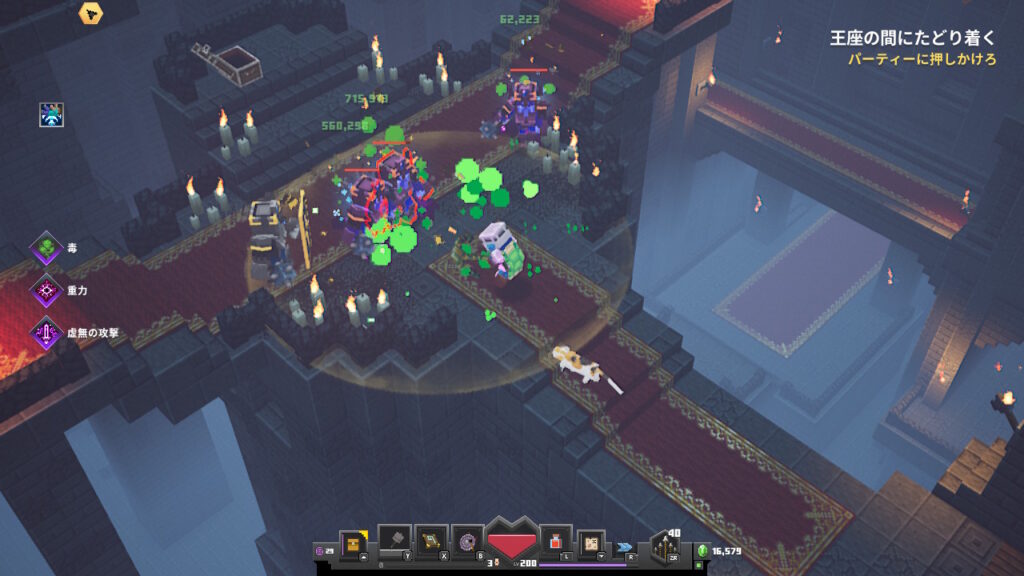Activate the scroll artifact slot

tap(431, 540)
